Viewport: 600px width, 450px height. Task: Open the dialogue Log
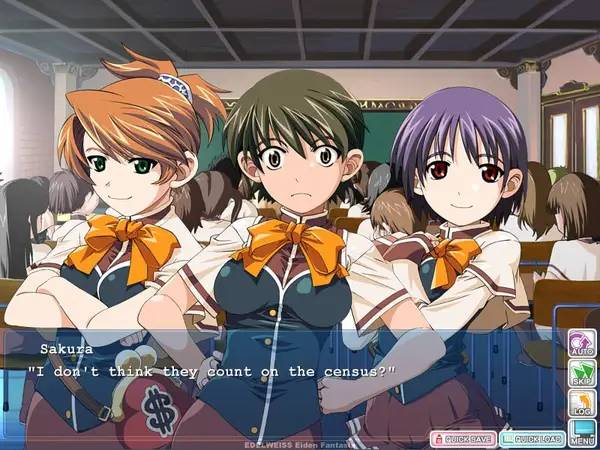point(582,403)
